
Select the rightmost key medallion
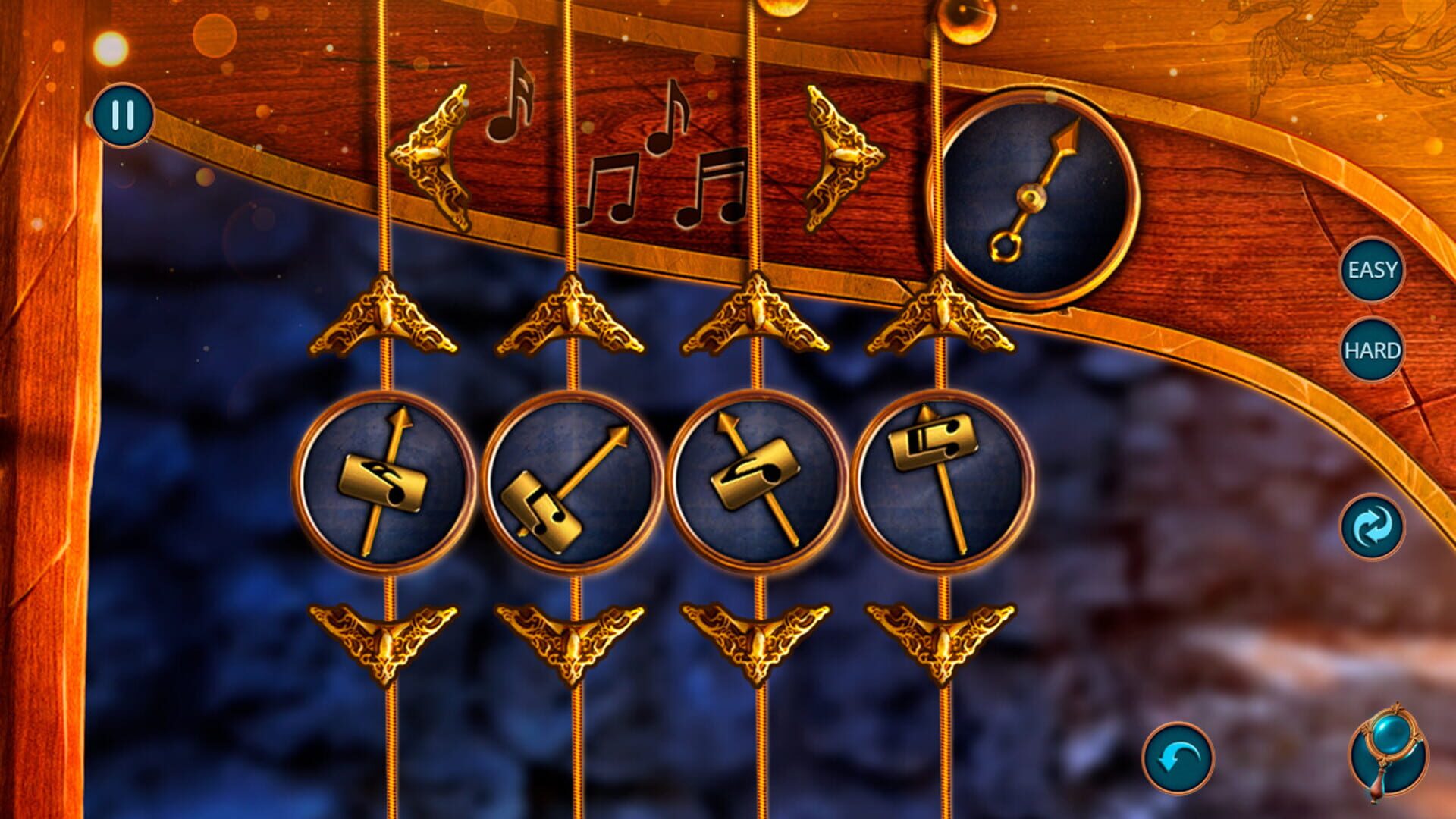tap(944, 478)
